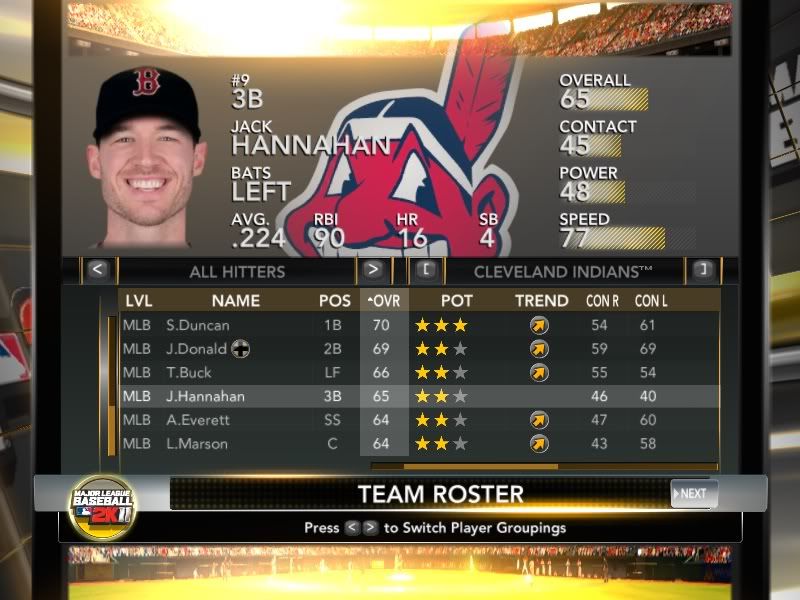The image size is (800, 600).
Task: Click the NEXT button
Action: (694, 493)
